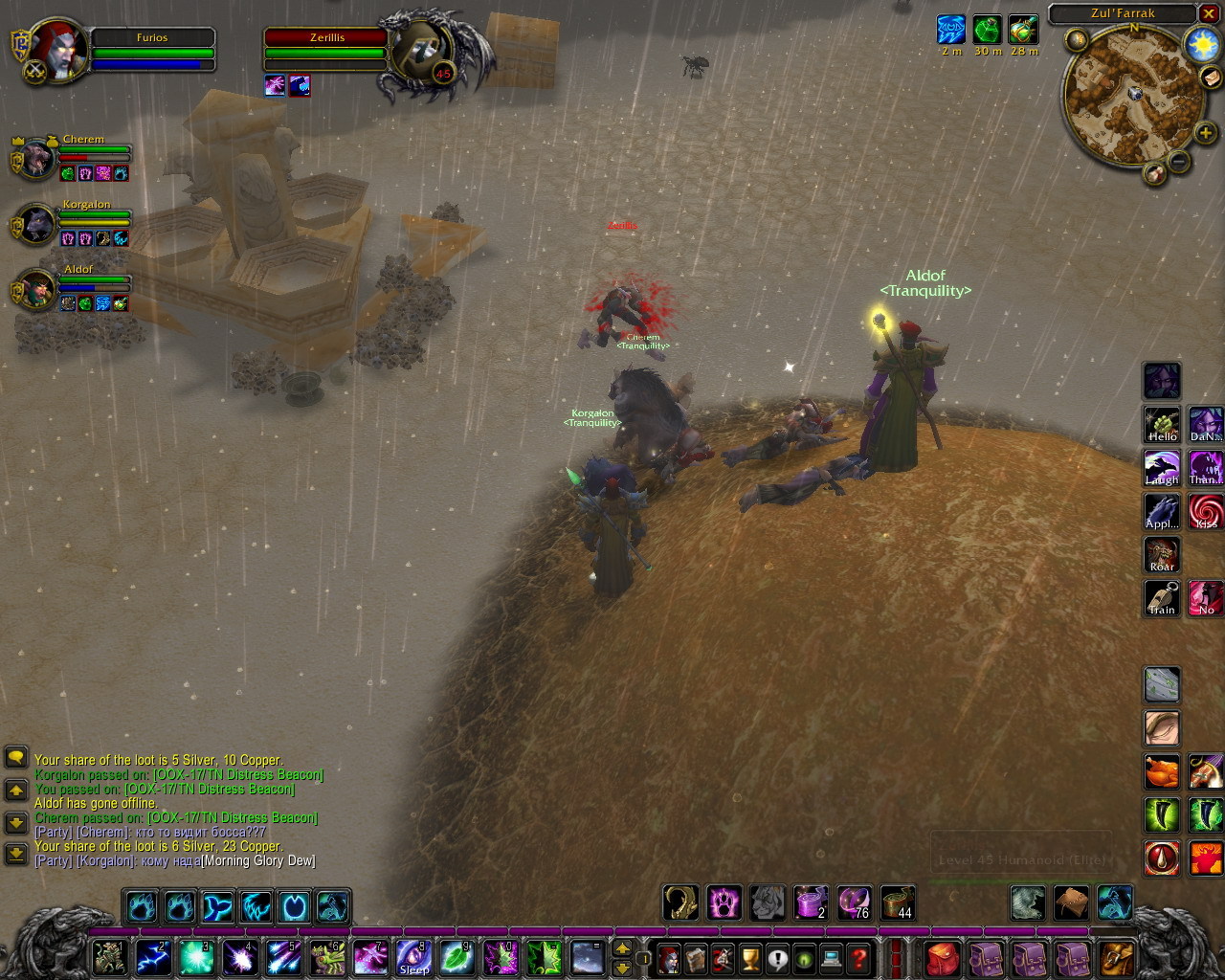Use the roasted chicken food item
Screen dimensions: 1225x980
(1162, 771)
